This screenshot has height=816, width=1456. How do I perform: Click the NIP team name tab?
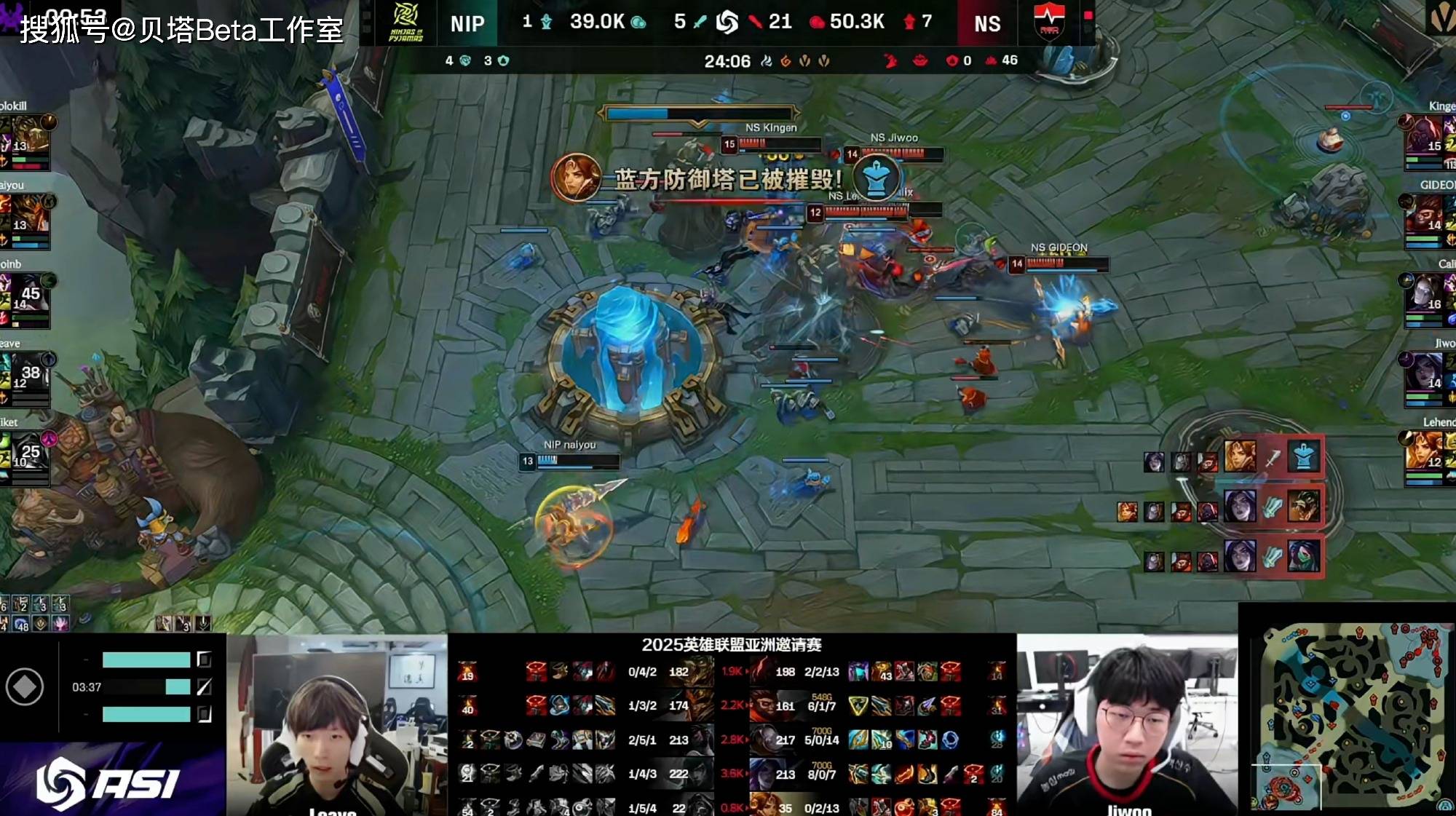(468, 24)
